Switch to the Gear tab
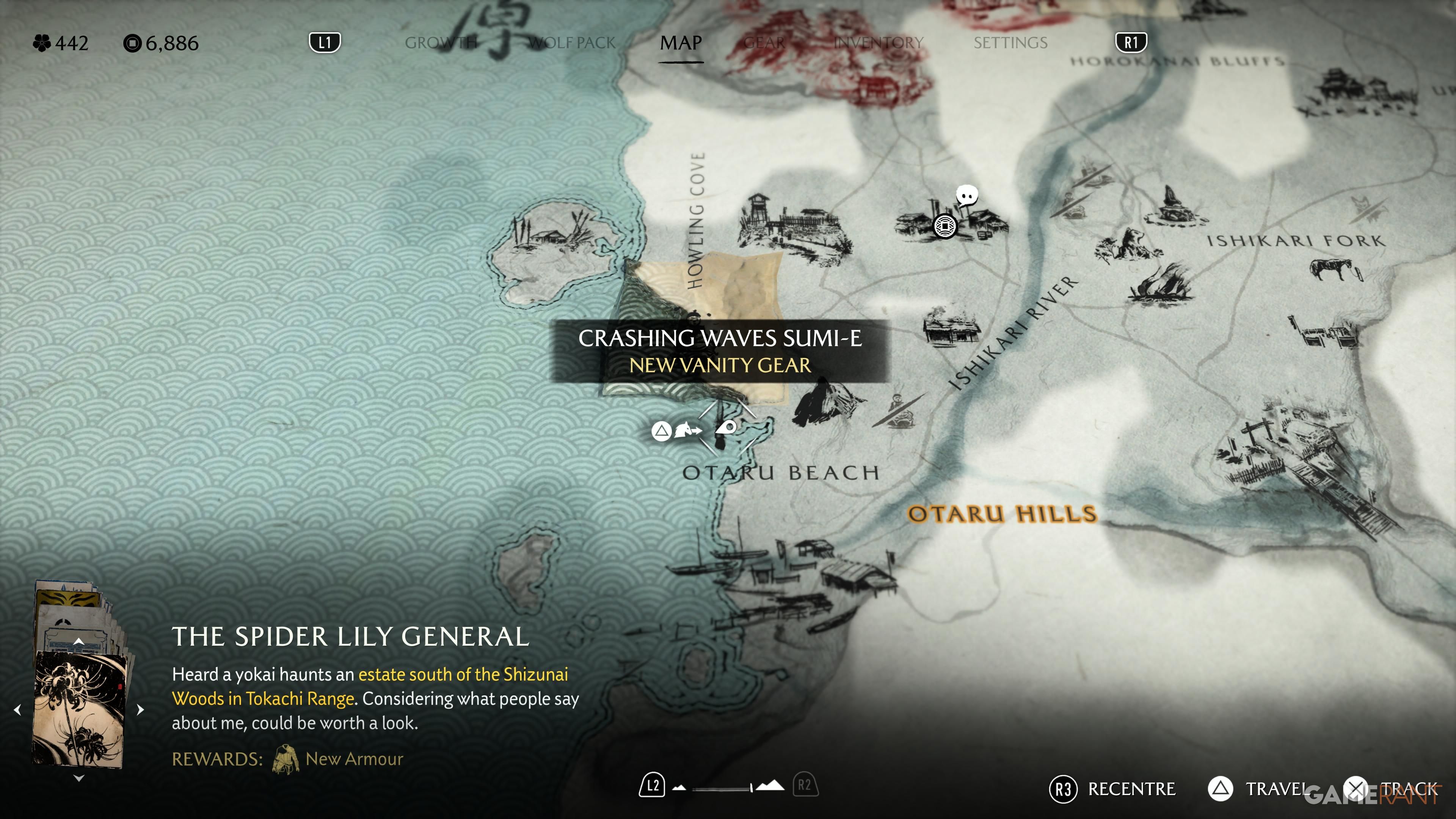 [764, 43]
